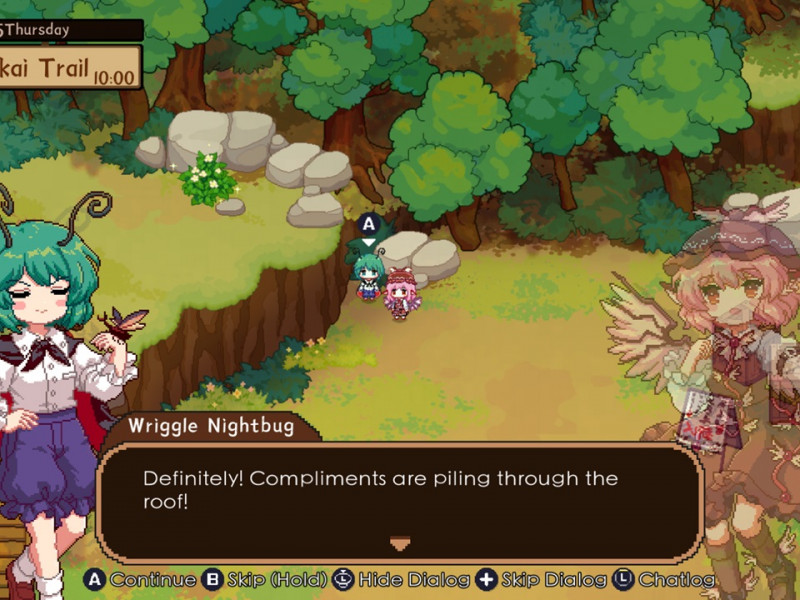
Task: Advance dialogue with the down arrow indicator
Action: [400, 544]
